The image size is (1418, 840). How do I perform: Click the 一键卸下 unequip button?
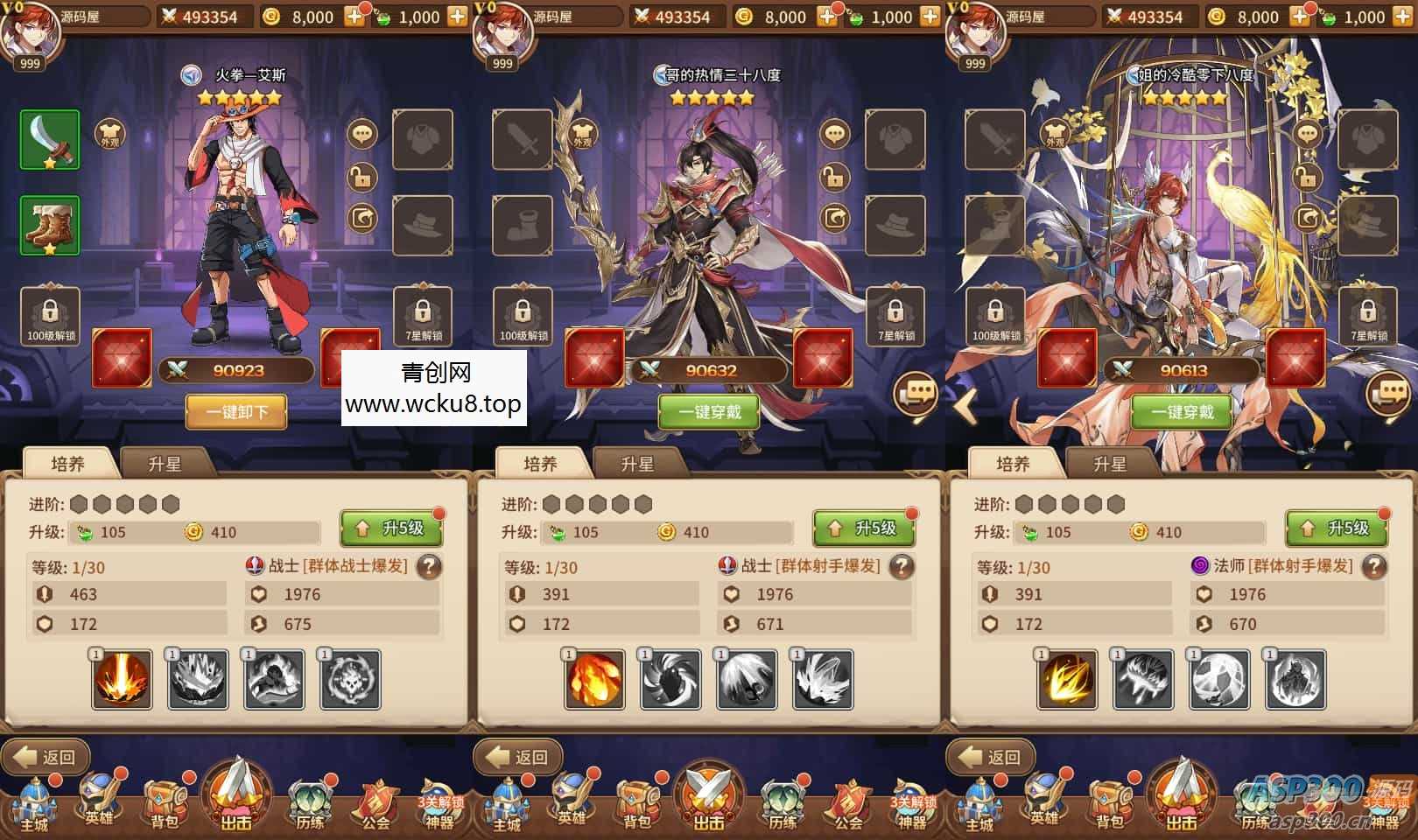[x=236, y=411]
